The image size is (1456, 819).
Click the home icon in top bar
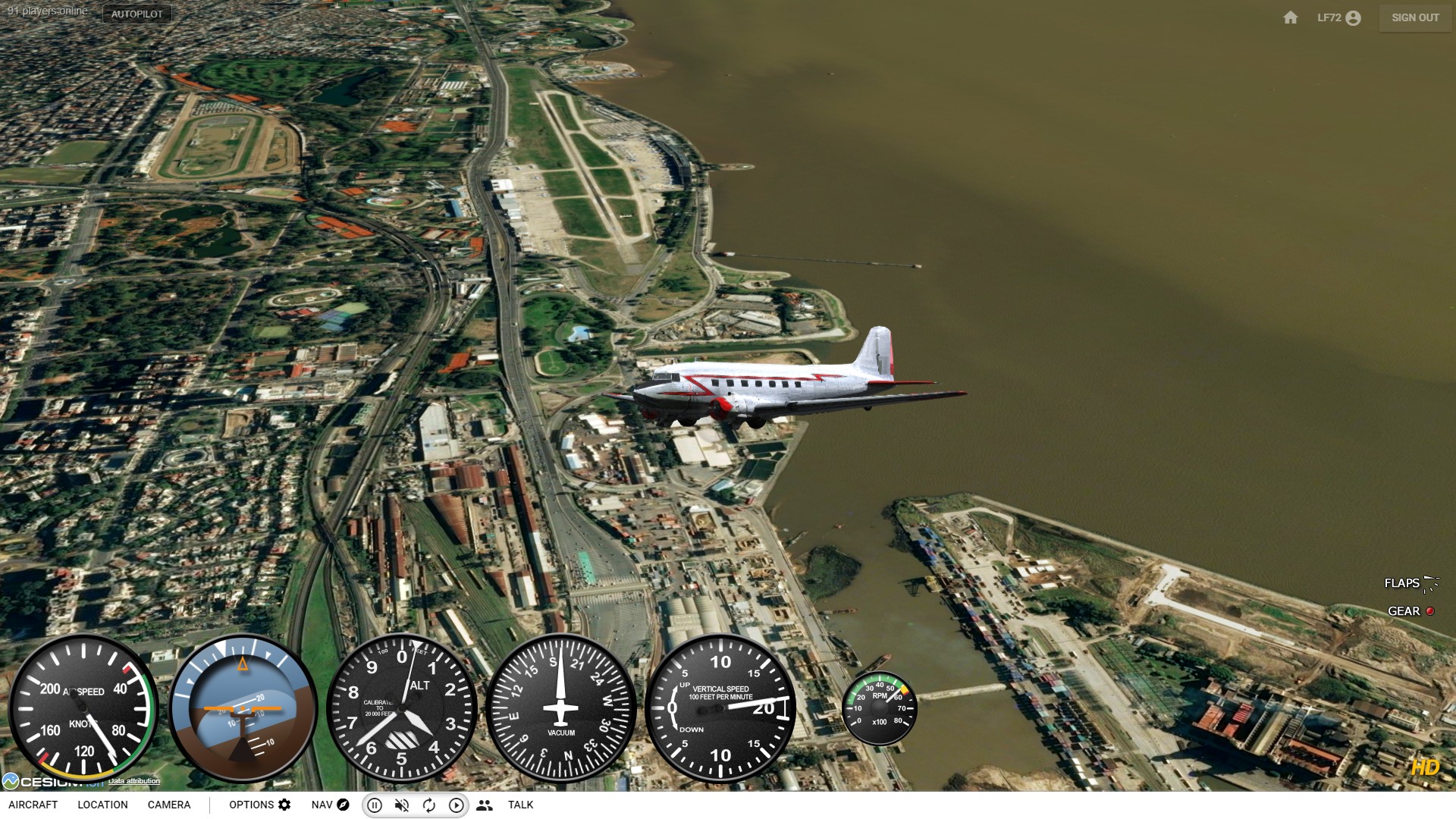pos(1291,17)
